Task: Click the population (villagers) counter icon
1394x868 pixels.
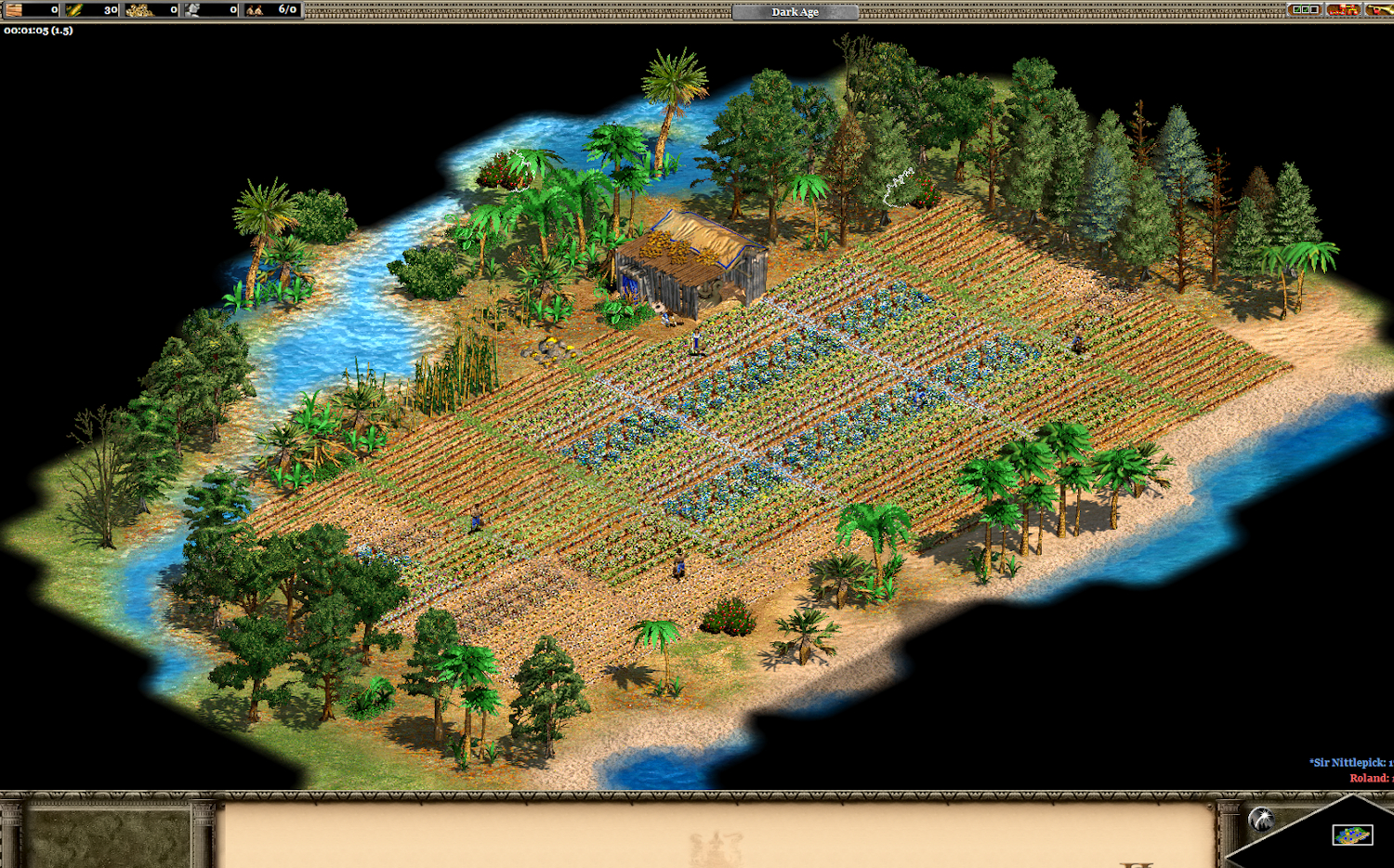Action: [254, 11]
